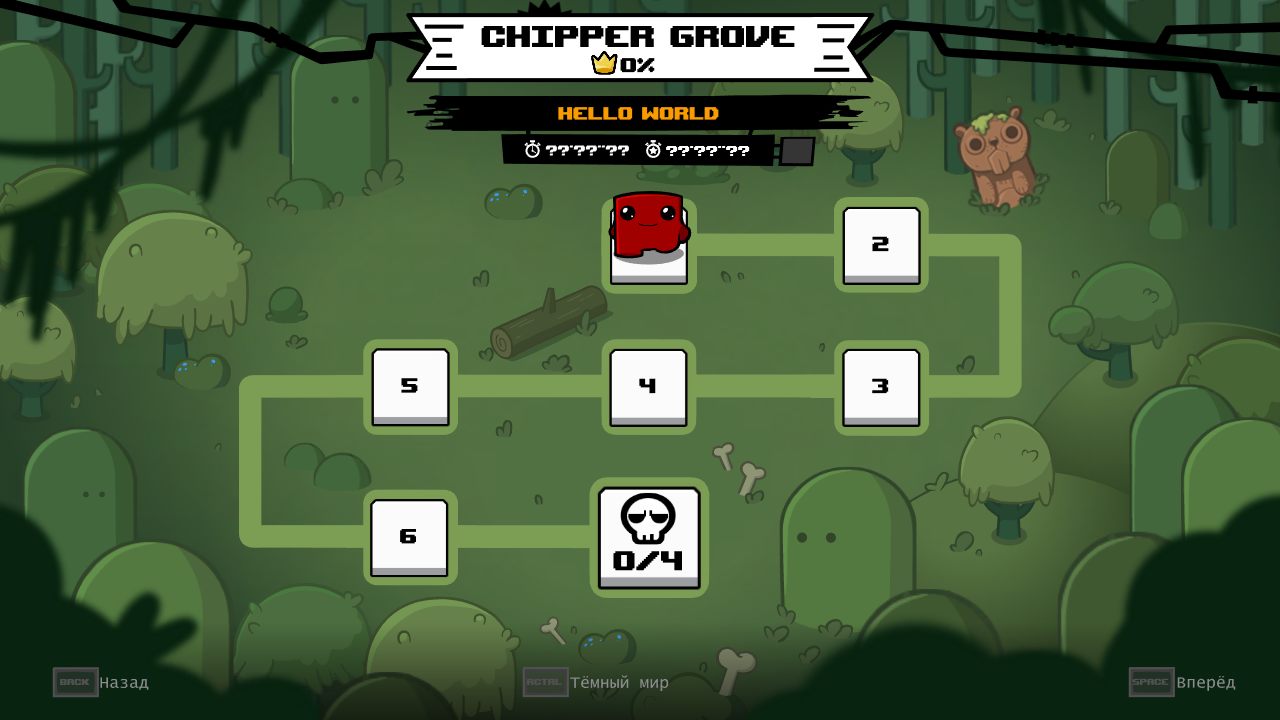This screenshot has height=720, width=1280.
Task: Open level 6 node
Action: coord(409,536)
